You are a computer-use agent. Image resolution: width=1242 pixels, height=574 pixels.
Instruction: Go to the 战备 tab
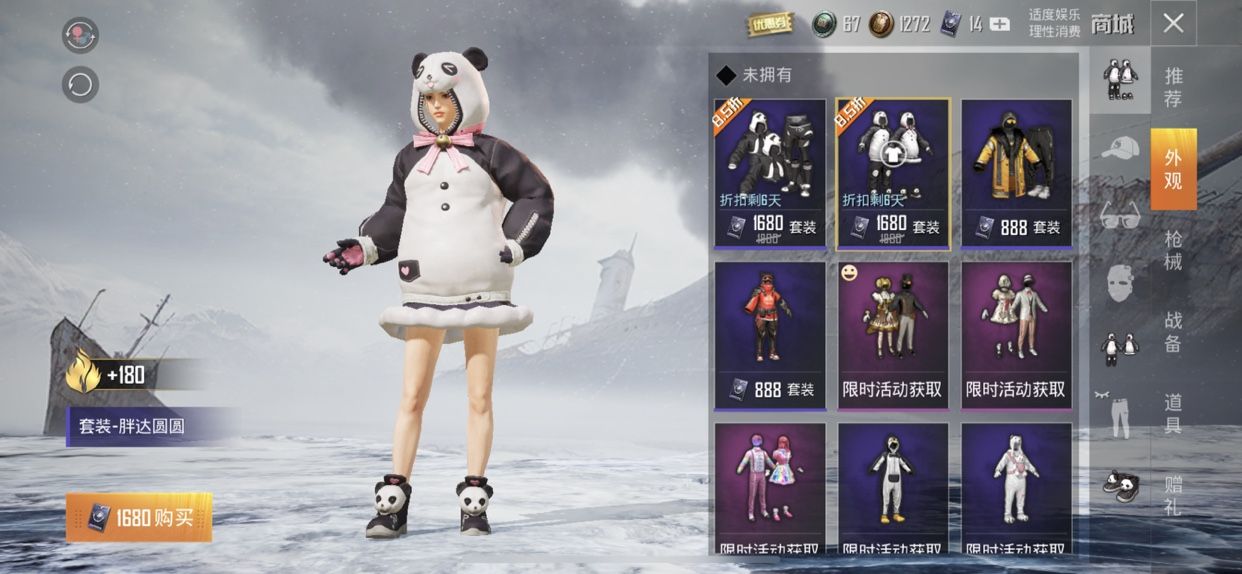pyautogui.click(x=1173, y=332)
